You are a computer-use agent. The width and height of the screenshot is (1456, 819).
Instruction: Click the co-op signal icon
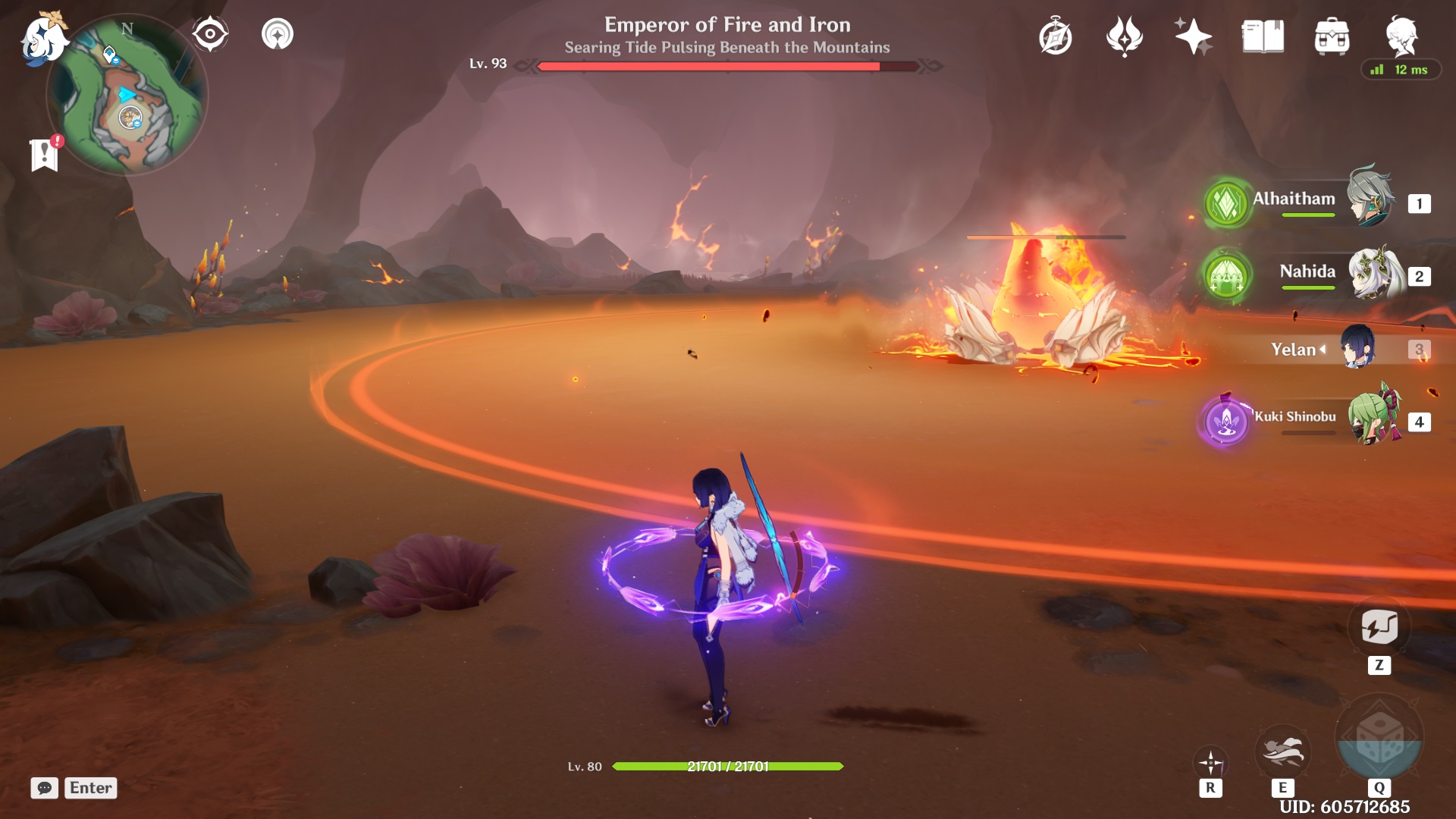pyautogui.click(x=278, y=34)
